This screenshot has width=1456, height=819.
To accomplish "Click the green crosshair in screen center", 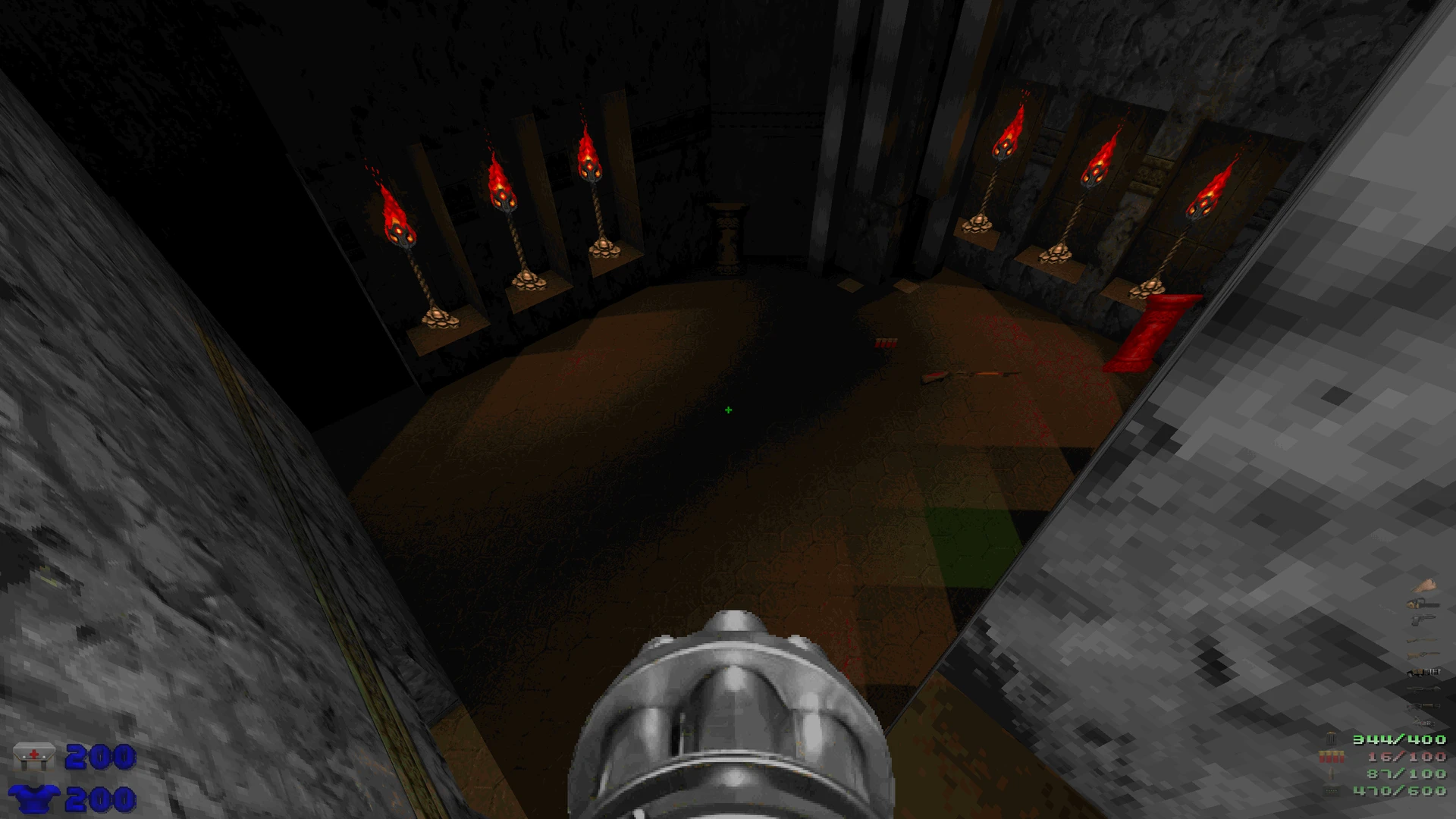I will point(727,409).
